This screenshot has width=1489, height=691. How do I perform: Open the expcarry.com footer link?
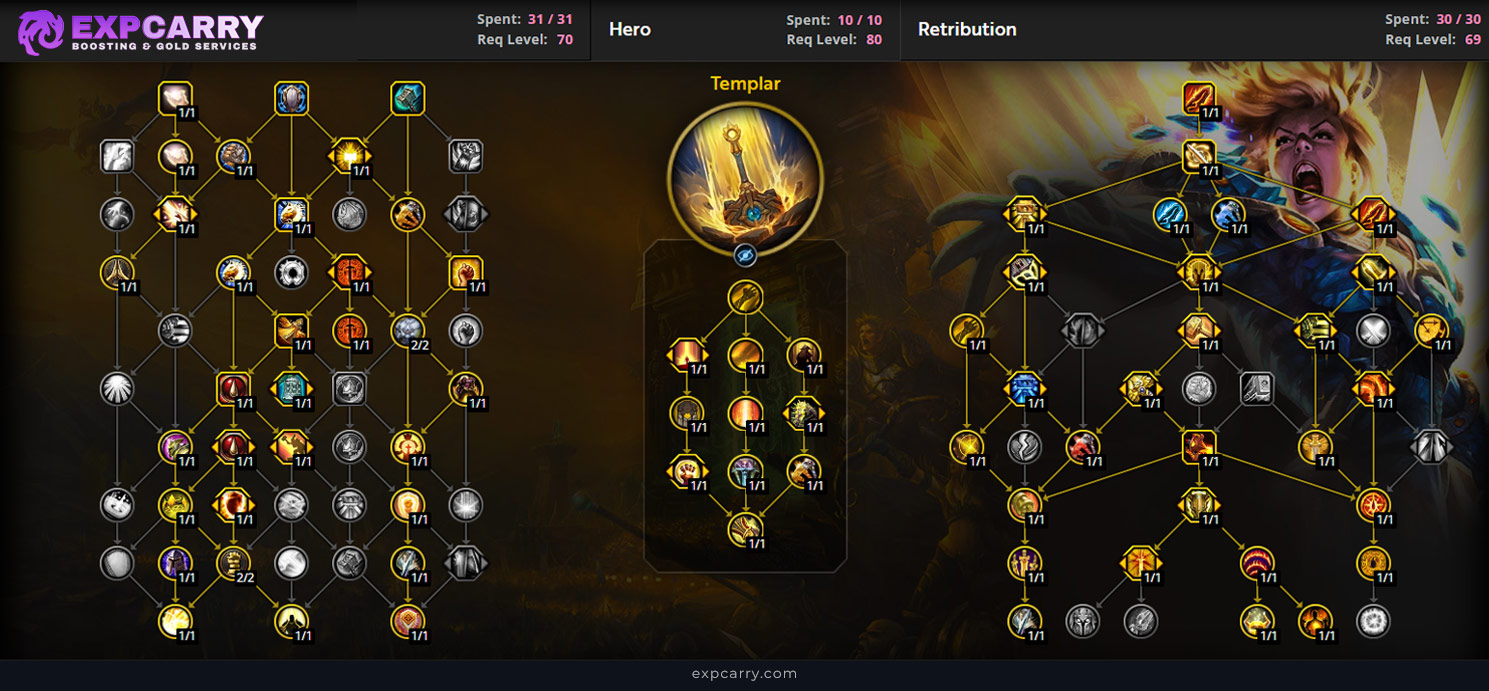click(744, 674)
